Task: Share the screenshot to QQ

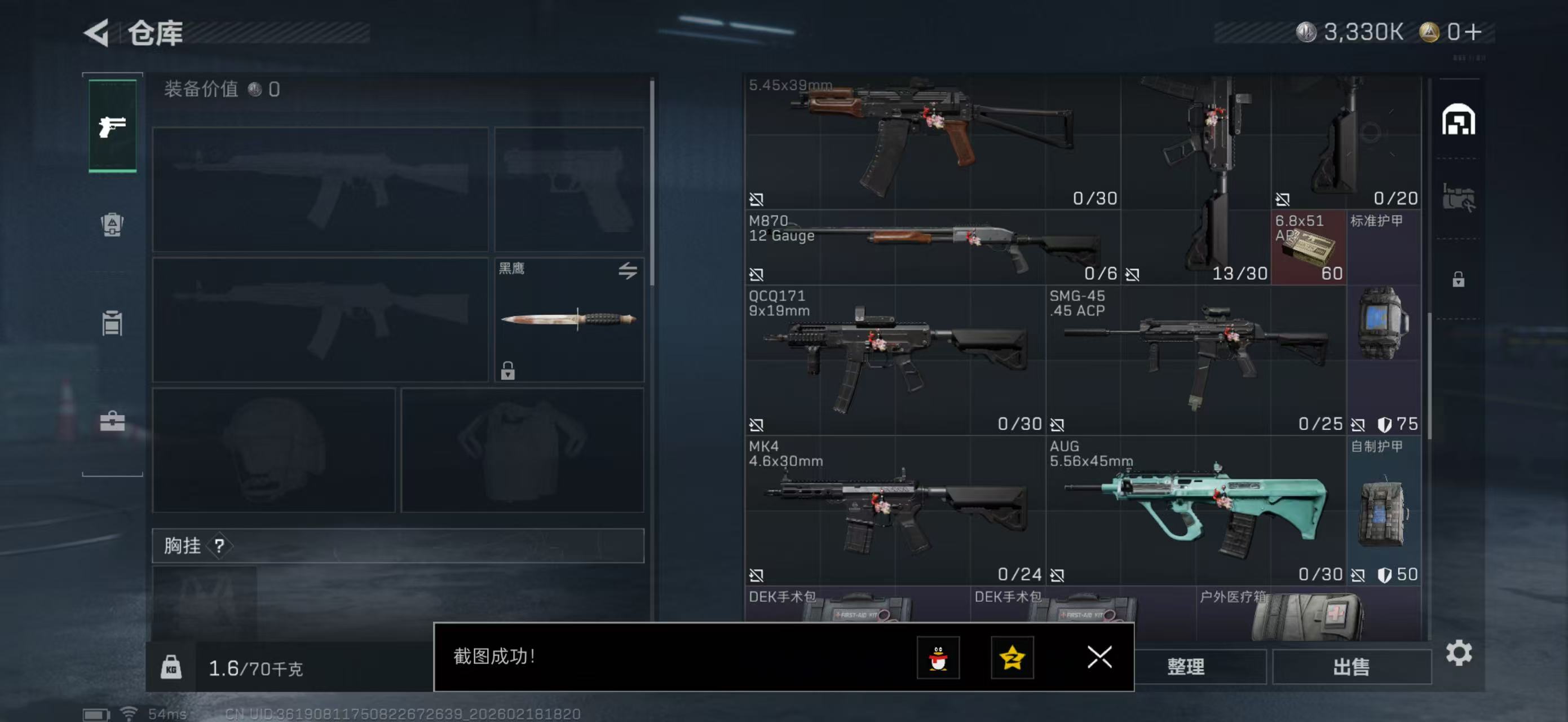Action: pos(938,658)
